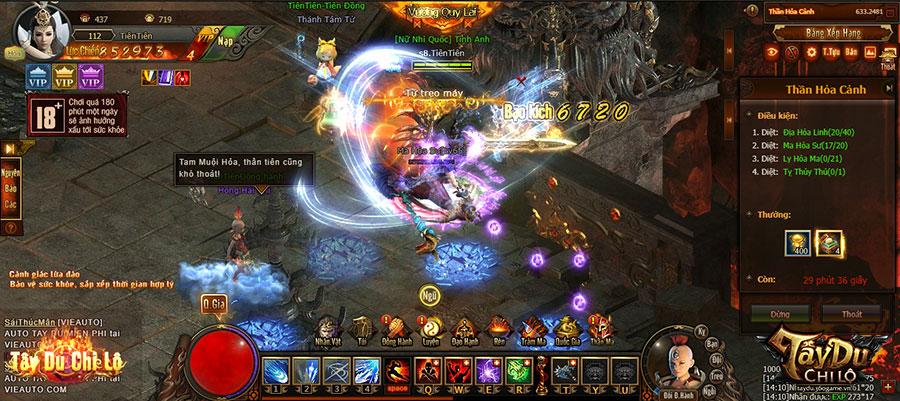
Task: Open the Trảm Ma menu
Action: [533, 328]
